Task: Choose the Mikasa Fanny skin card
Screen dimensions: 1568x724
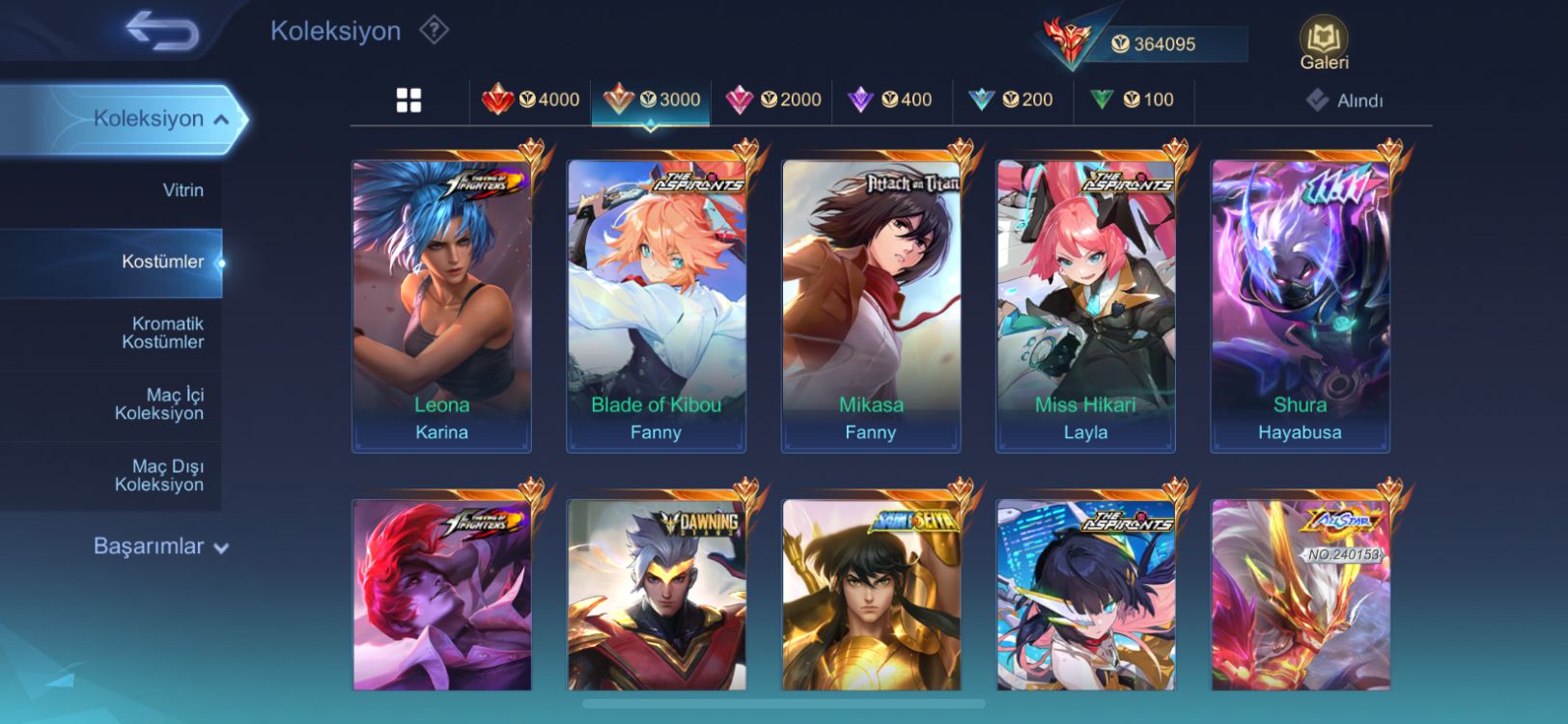Action: (x=871, y=304)
